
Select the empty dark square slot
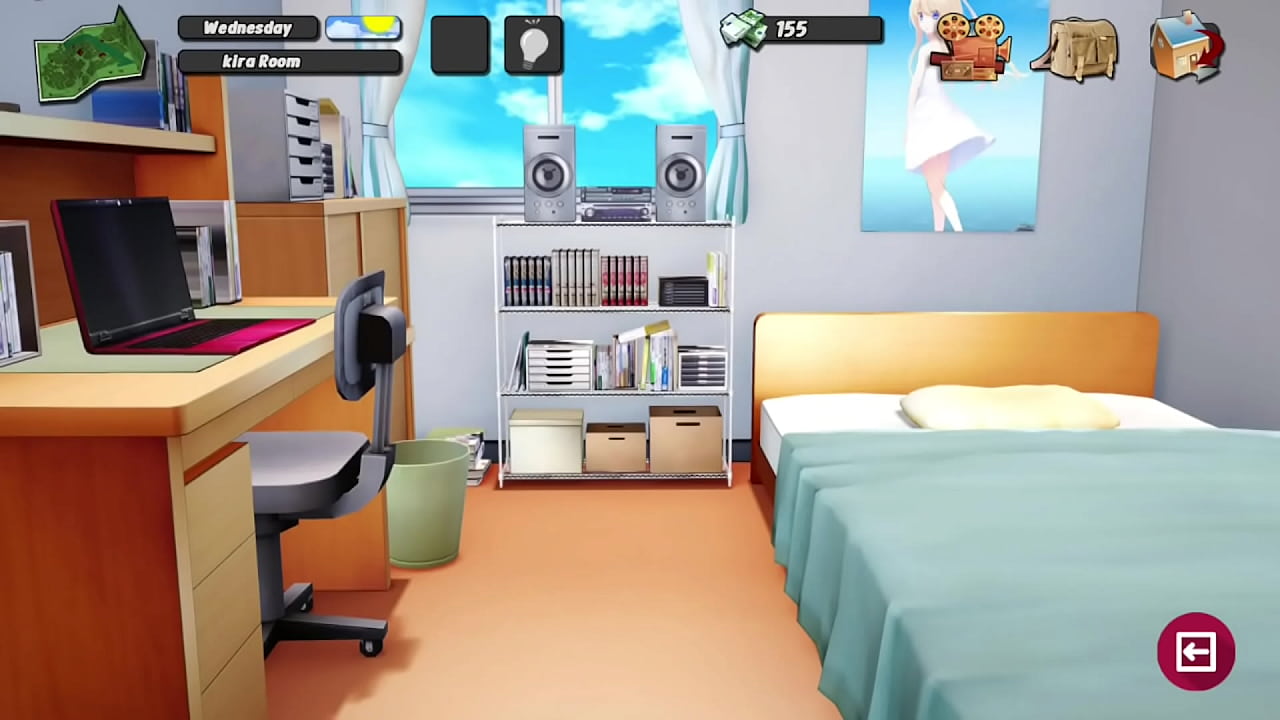459,44
